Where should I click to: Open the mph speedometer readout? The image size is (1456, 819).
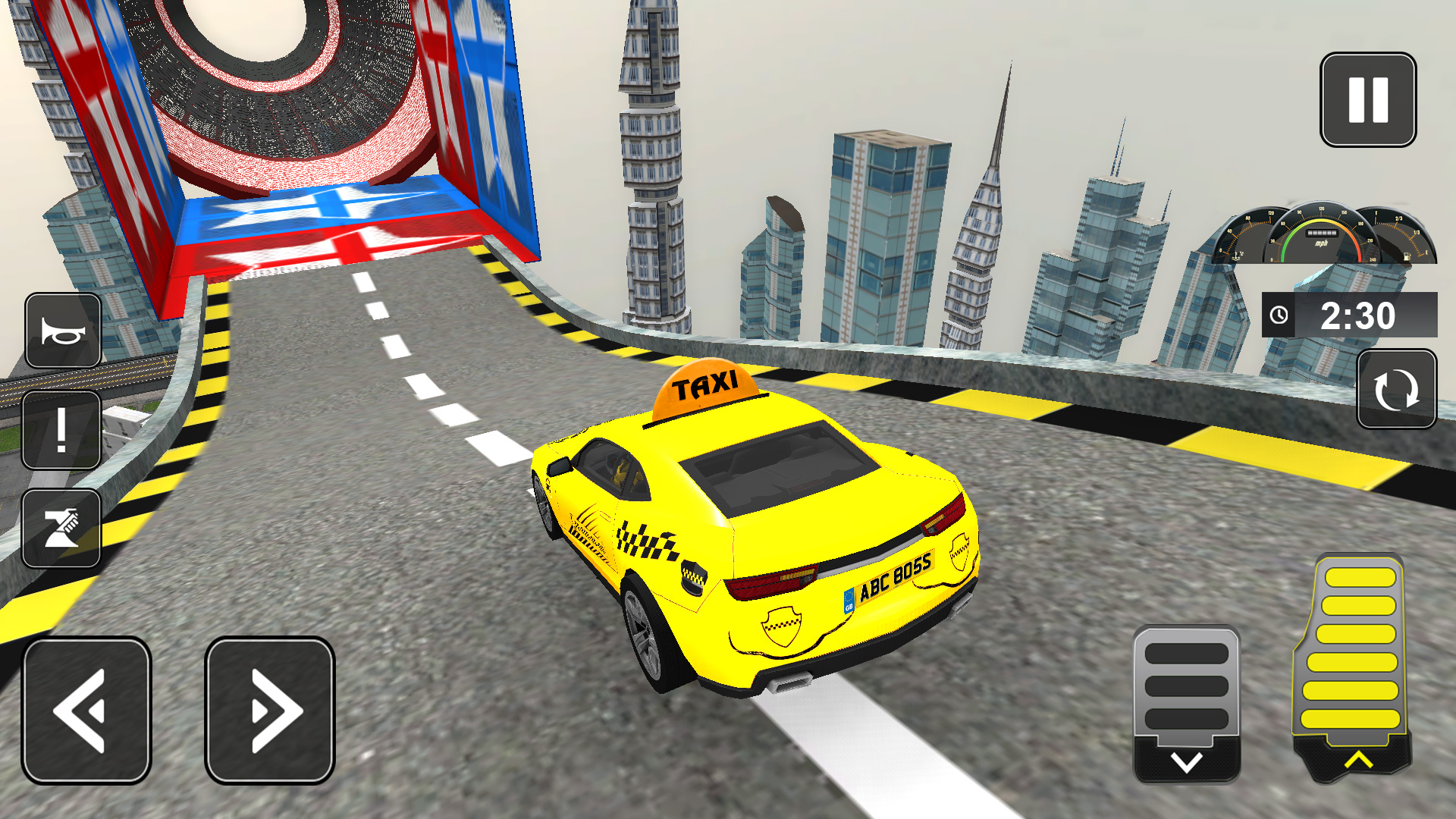[1323, 235]
